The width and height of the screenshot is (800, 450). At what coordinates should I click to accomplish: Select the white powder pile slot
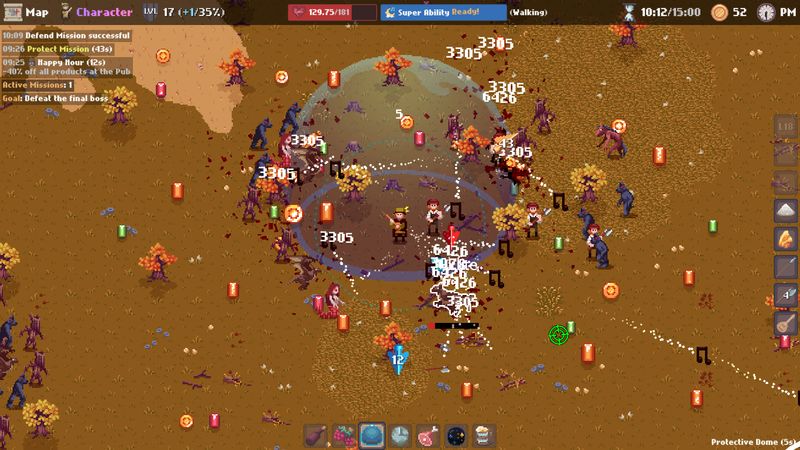[785, 210]
